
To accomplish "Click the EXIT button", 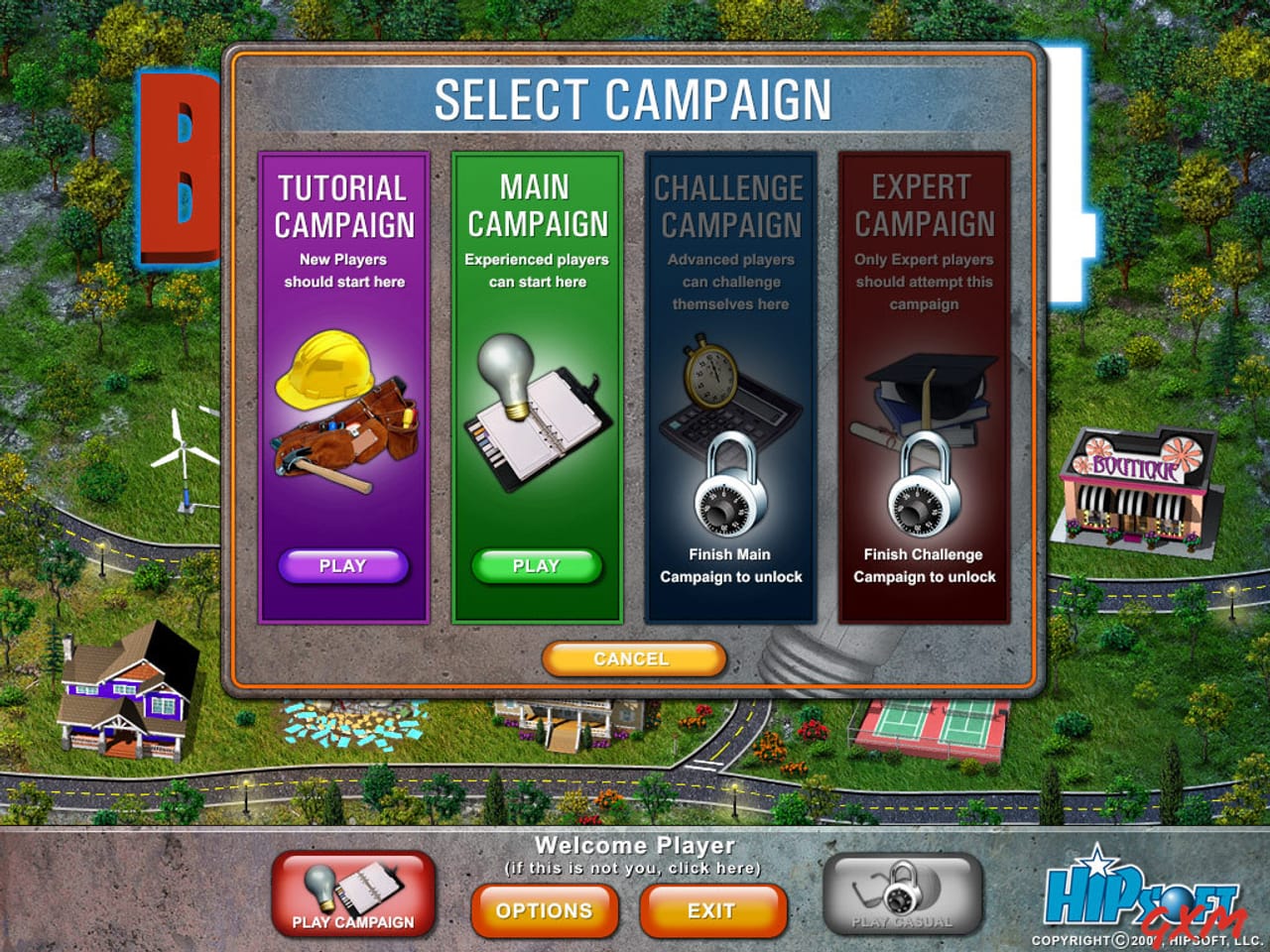I will point(712,909).
